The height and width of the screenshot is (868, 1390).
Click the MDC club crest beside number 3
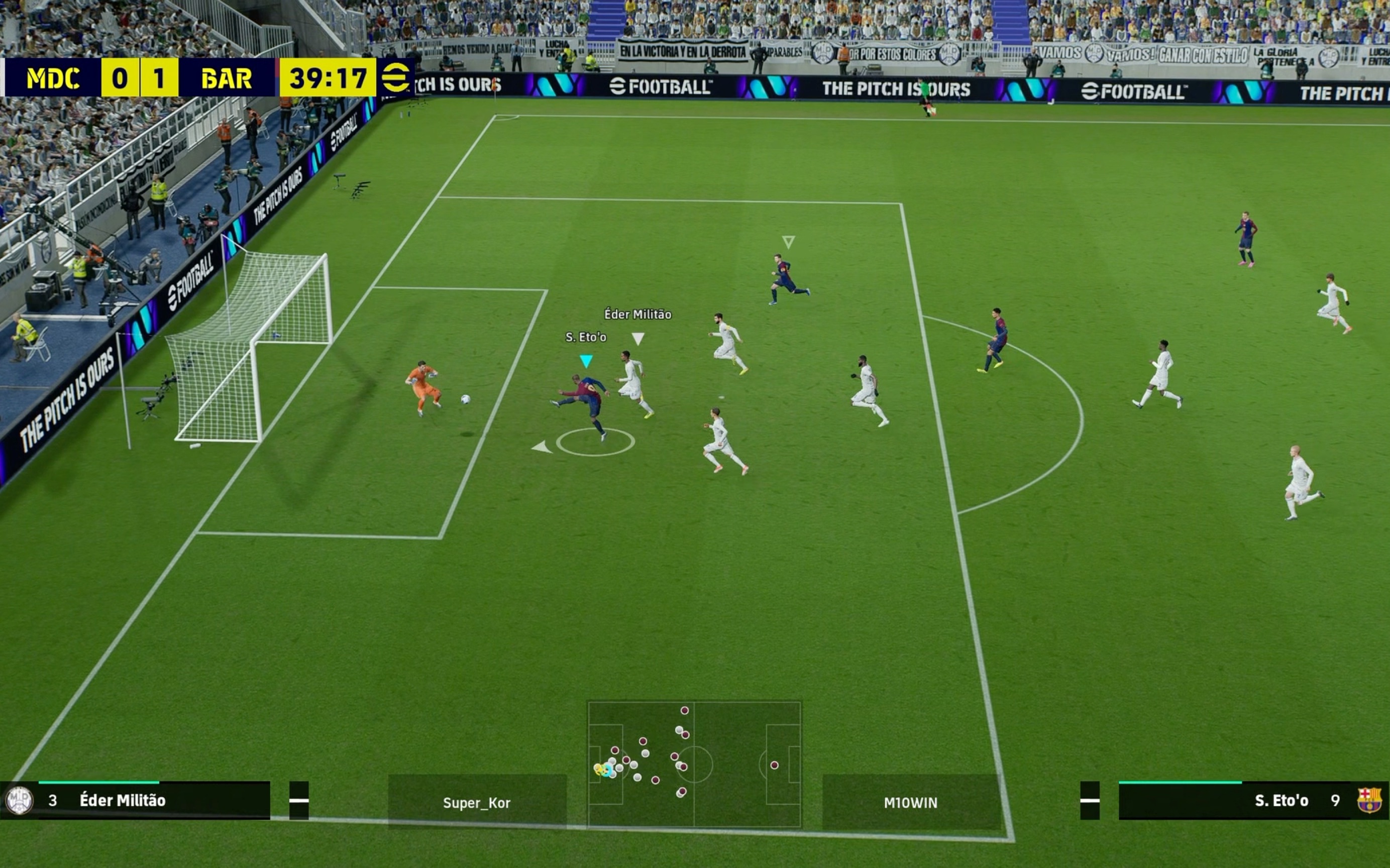point(19,800)
